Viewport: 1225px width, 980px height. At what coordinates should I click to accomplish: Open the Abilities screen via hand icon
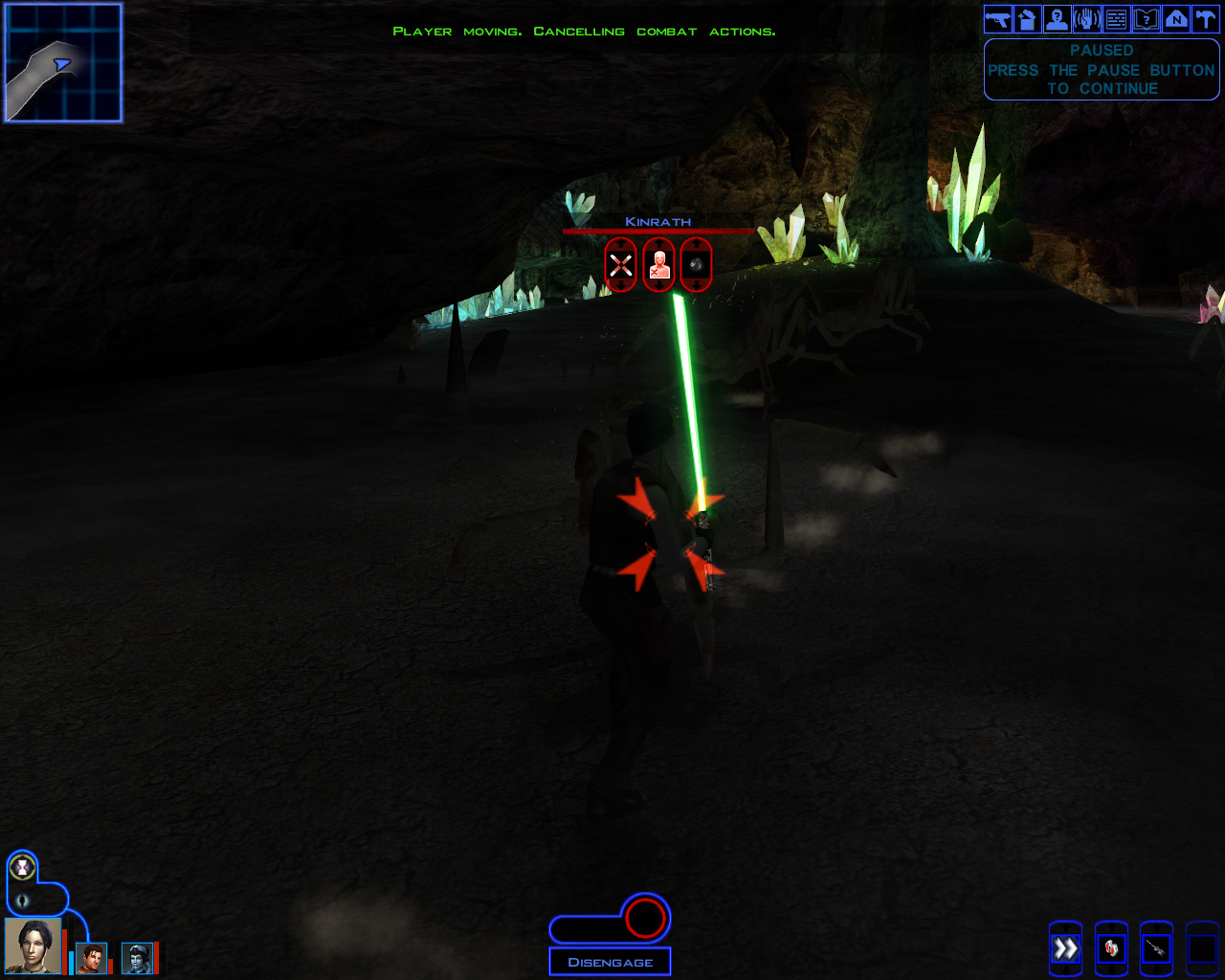pyautogui.click(x=1086, y=18)
